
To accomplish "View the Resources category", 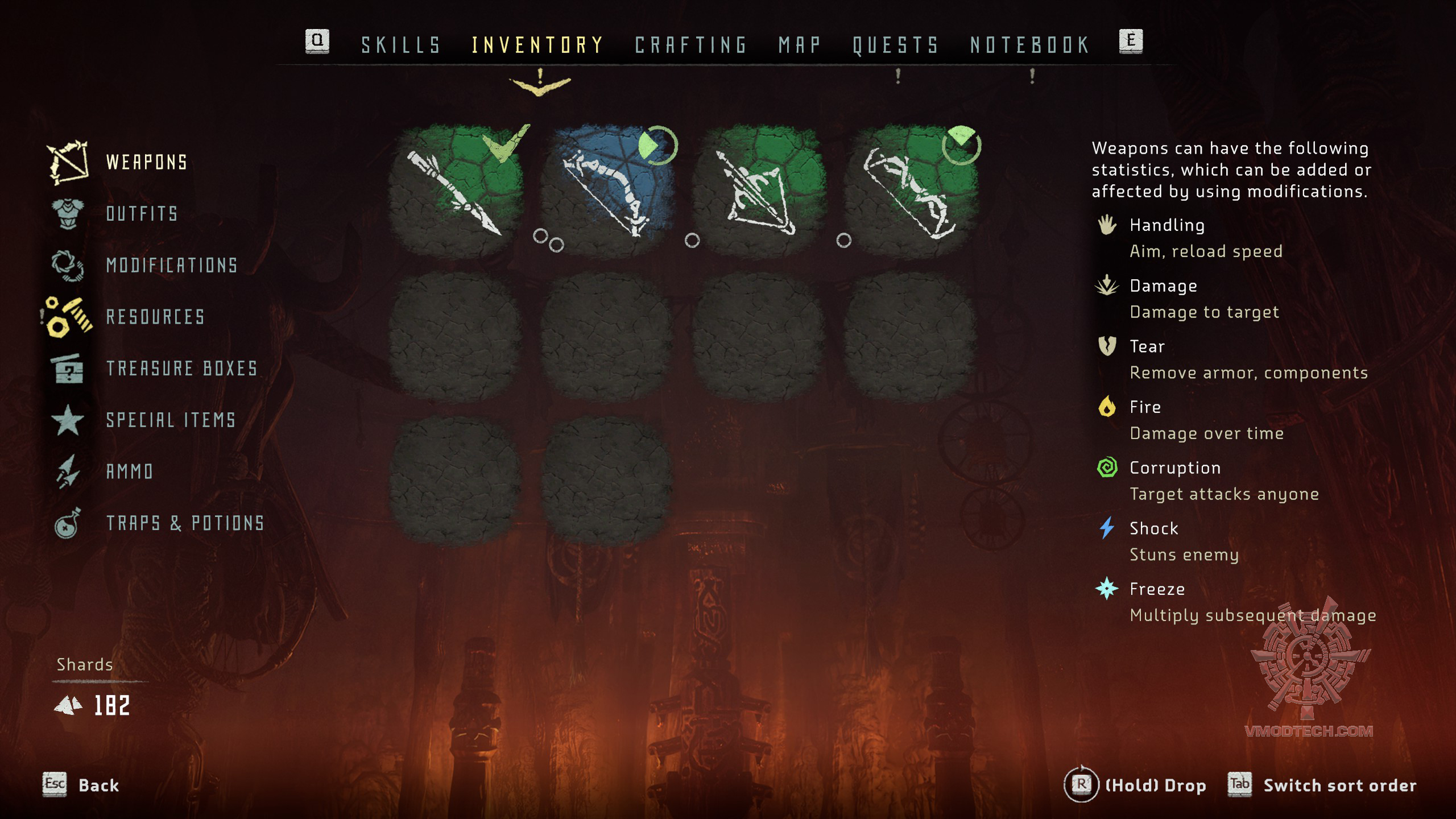I will 155,317.
